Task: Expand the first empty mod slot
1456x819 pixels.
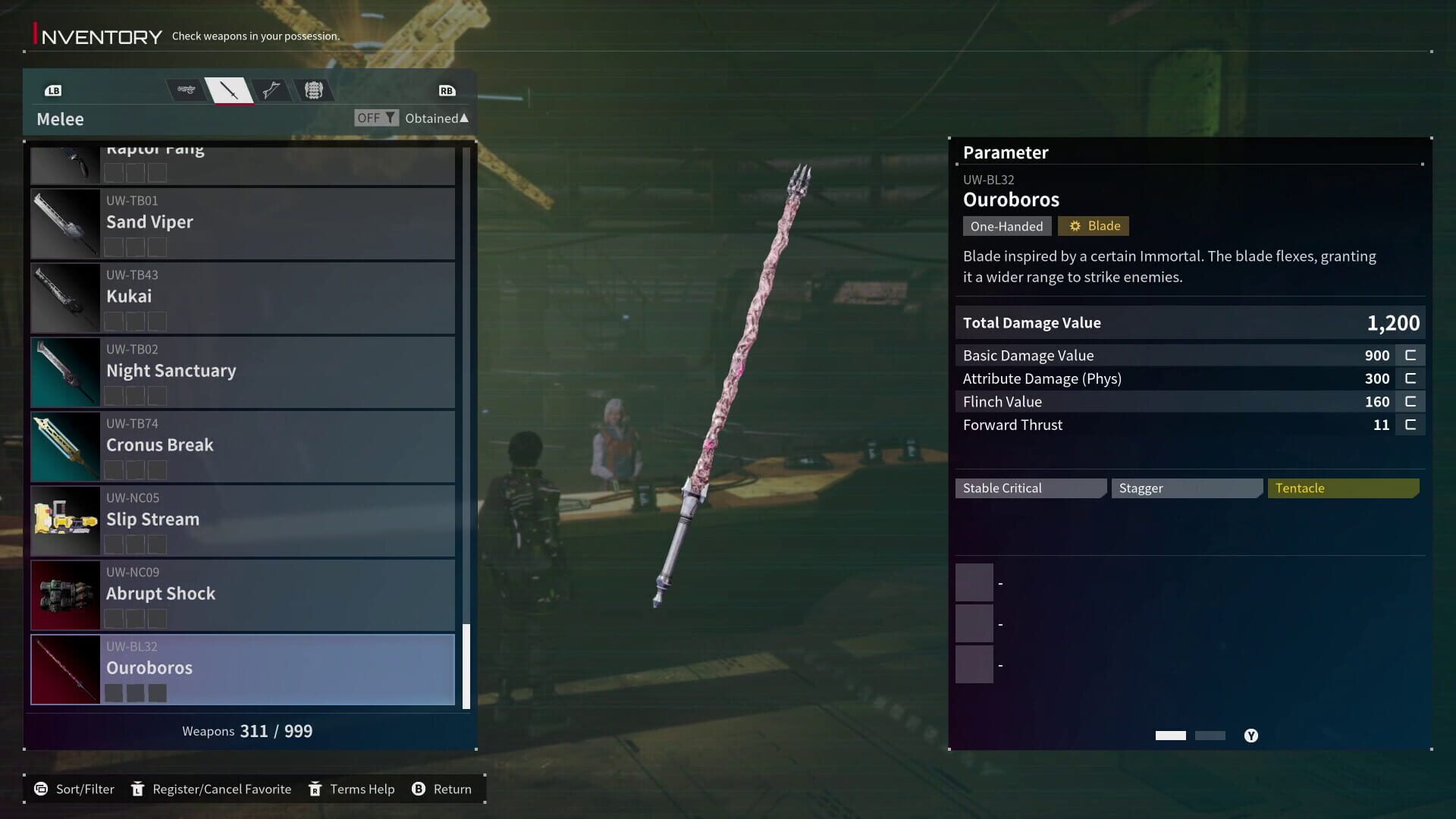Action: pos(975,582)
